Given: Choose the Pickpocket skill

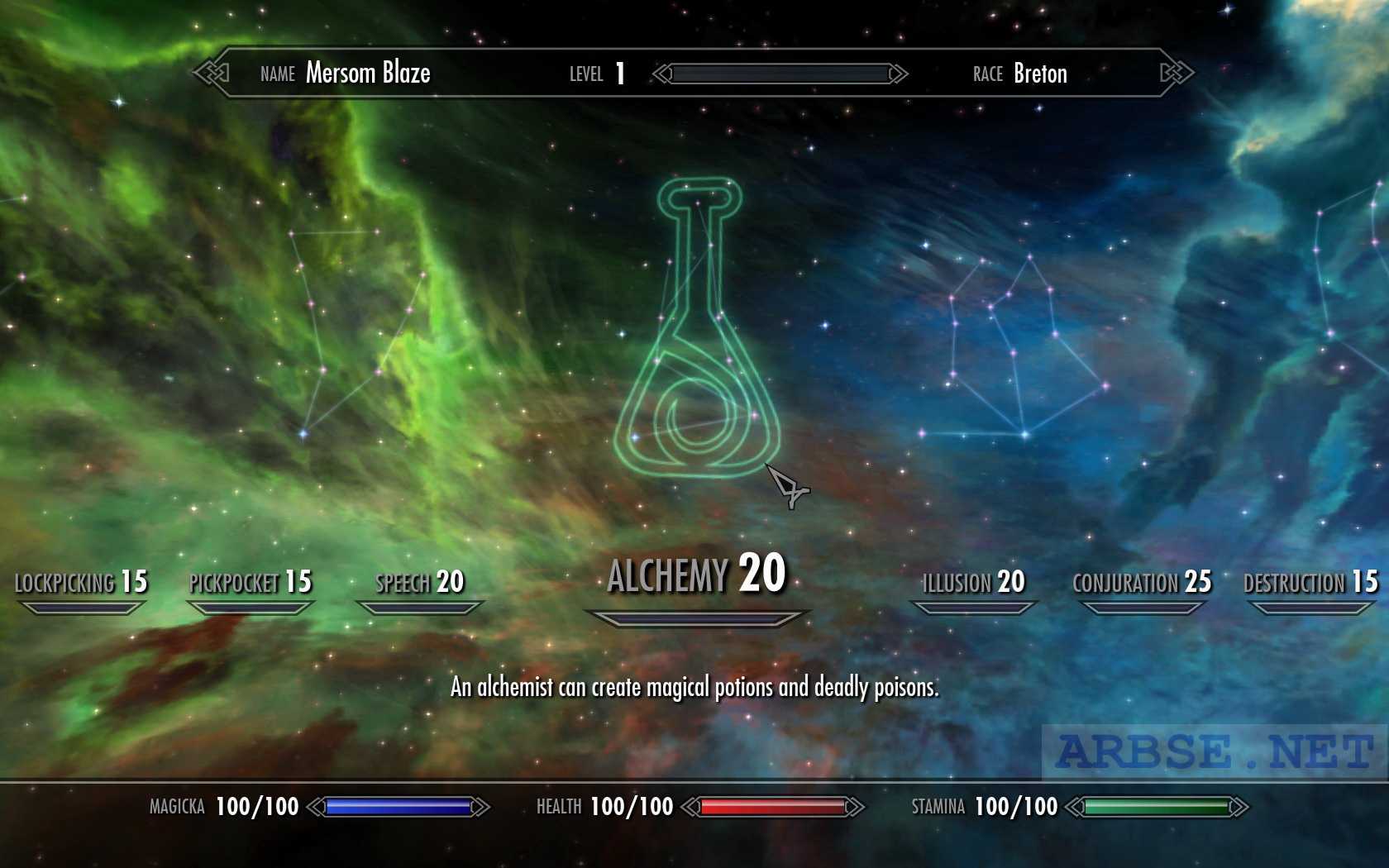Looking at the screenshot, I should click(x=251, y=583).
